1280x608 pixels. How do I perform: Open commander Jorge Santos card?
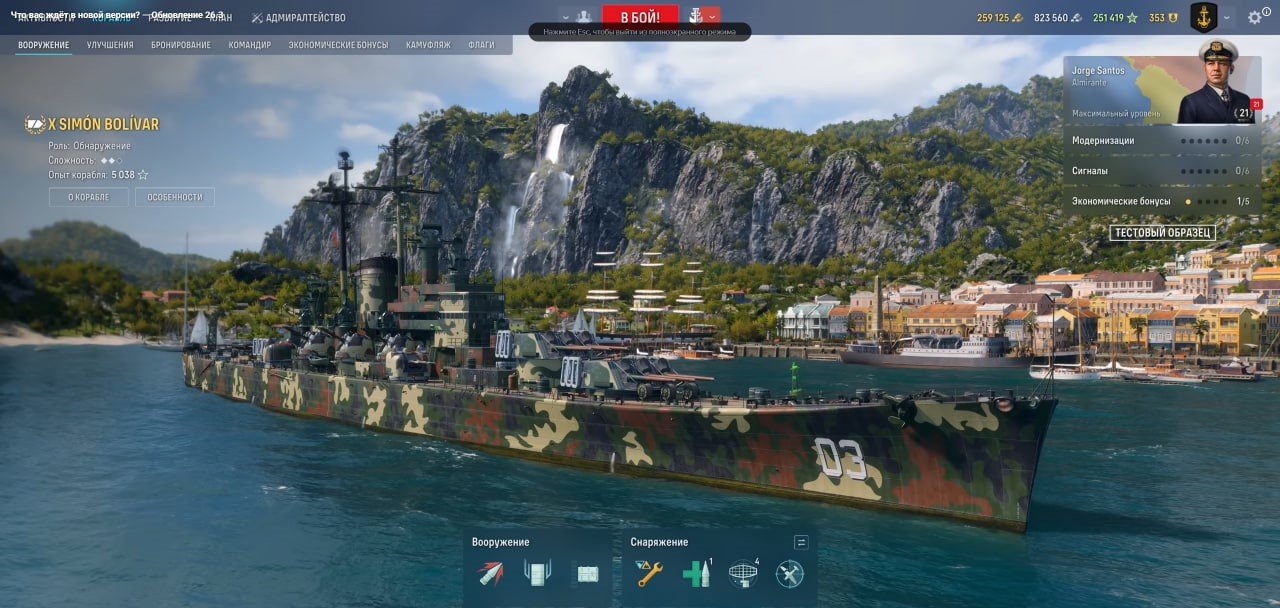1162,90
